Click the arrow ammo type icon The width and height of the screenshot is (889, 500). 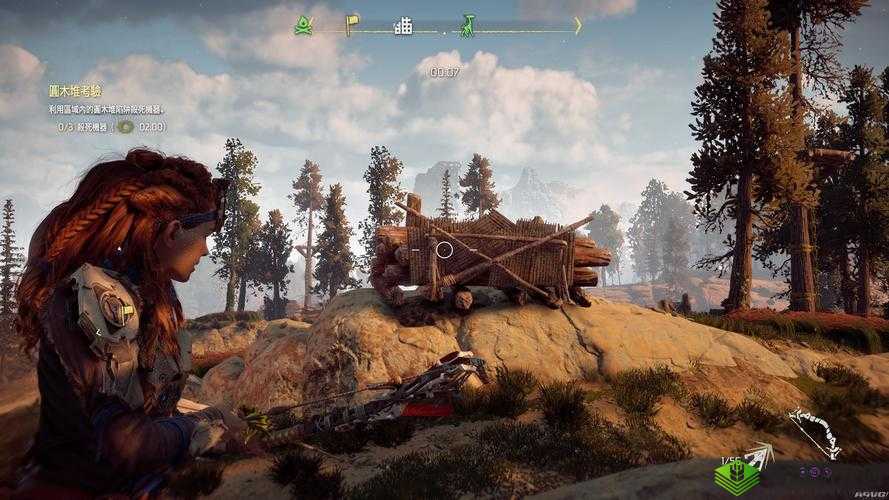coord(759,457)
